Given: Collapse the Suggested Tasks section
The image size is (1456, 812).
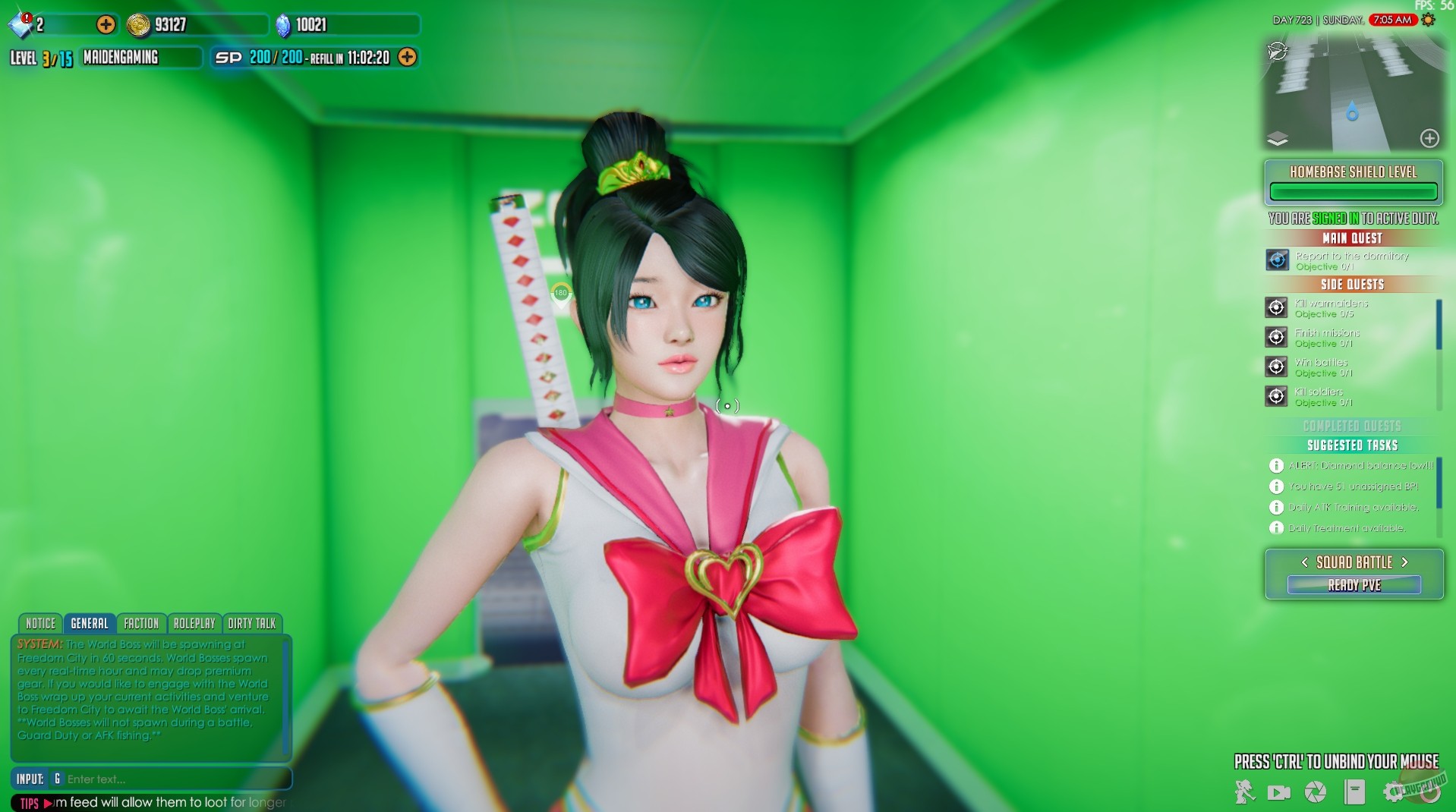Looking at the screenshot, I should [1352, 445].
